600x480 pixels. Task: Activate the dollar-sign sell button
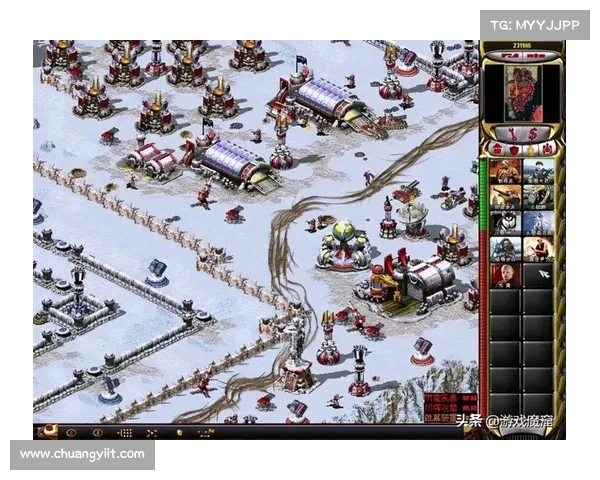click(x=531, y=133)
